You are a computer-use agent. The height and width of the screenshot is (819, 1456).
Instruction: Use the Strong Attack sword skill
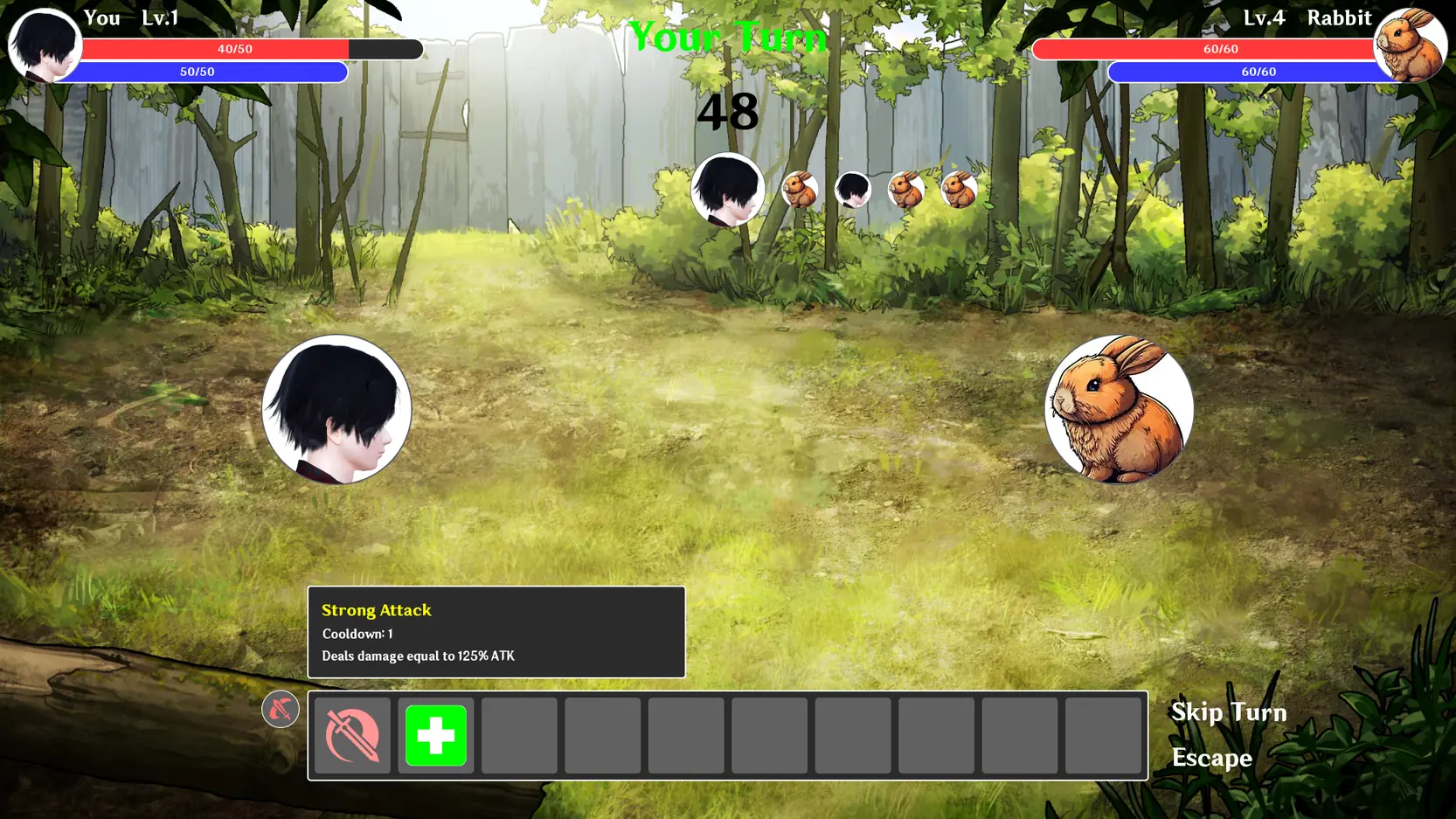352,735
